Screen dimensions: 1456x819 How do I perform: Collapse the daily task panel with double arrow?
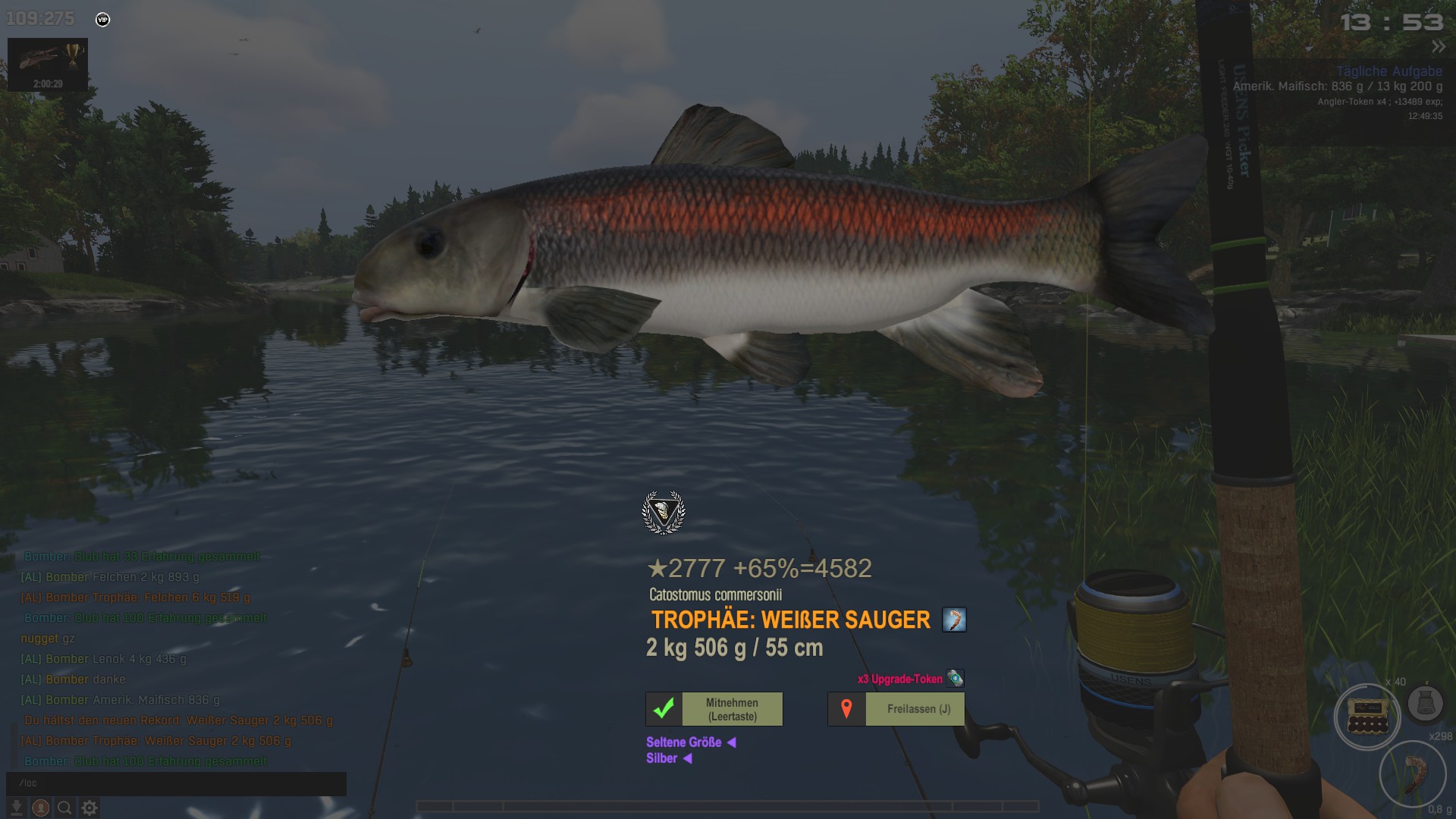click(x=1438, y=47)
